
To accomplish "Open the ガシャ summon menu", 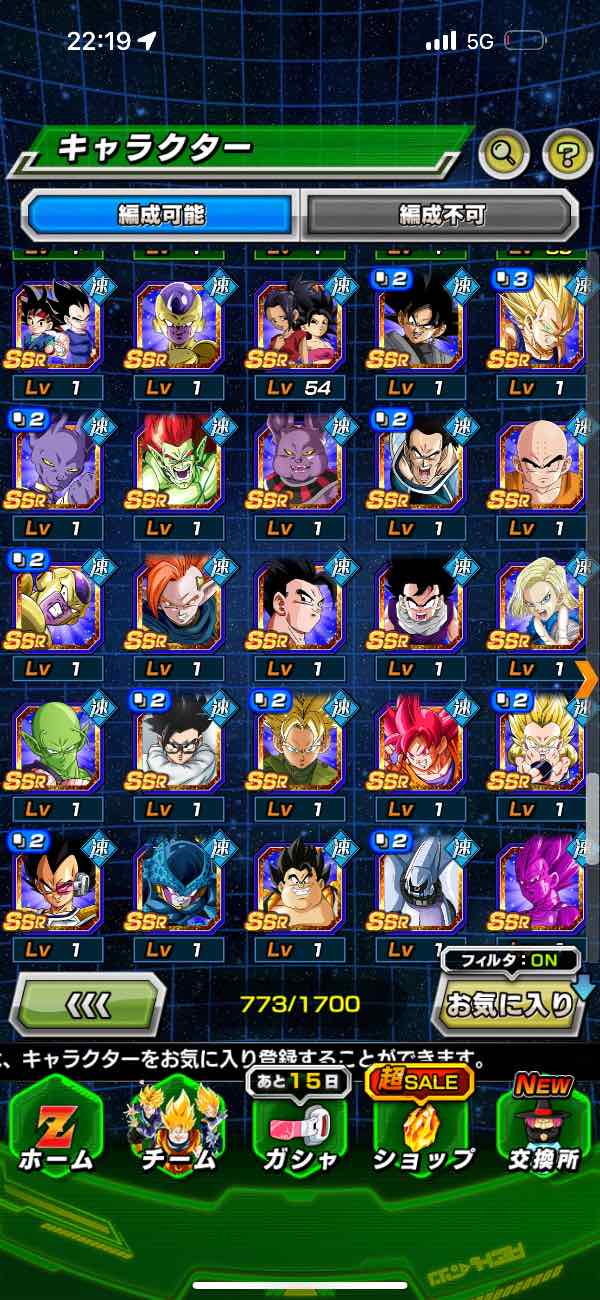I will (x=300, y=1130).
